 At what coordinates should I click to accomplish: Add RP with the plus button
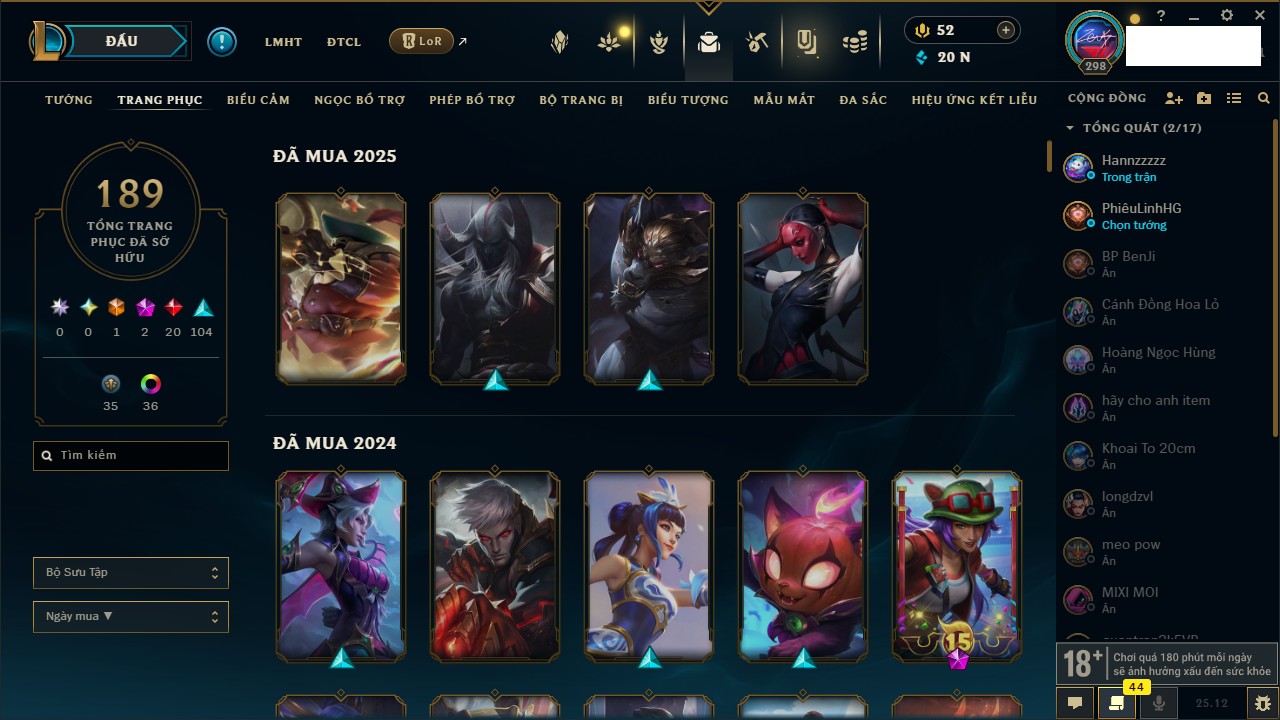tap(1006, 30)
